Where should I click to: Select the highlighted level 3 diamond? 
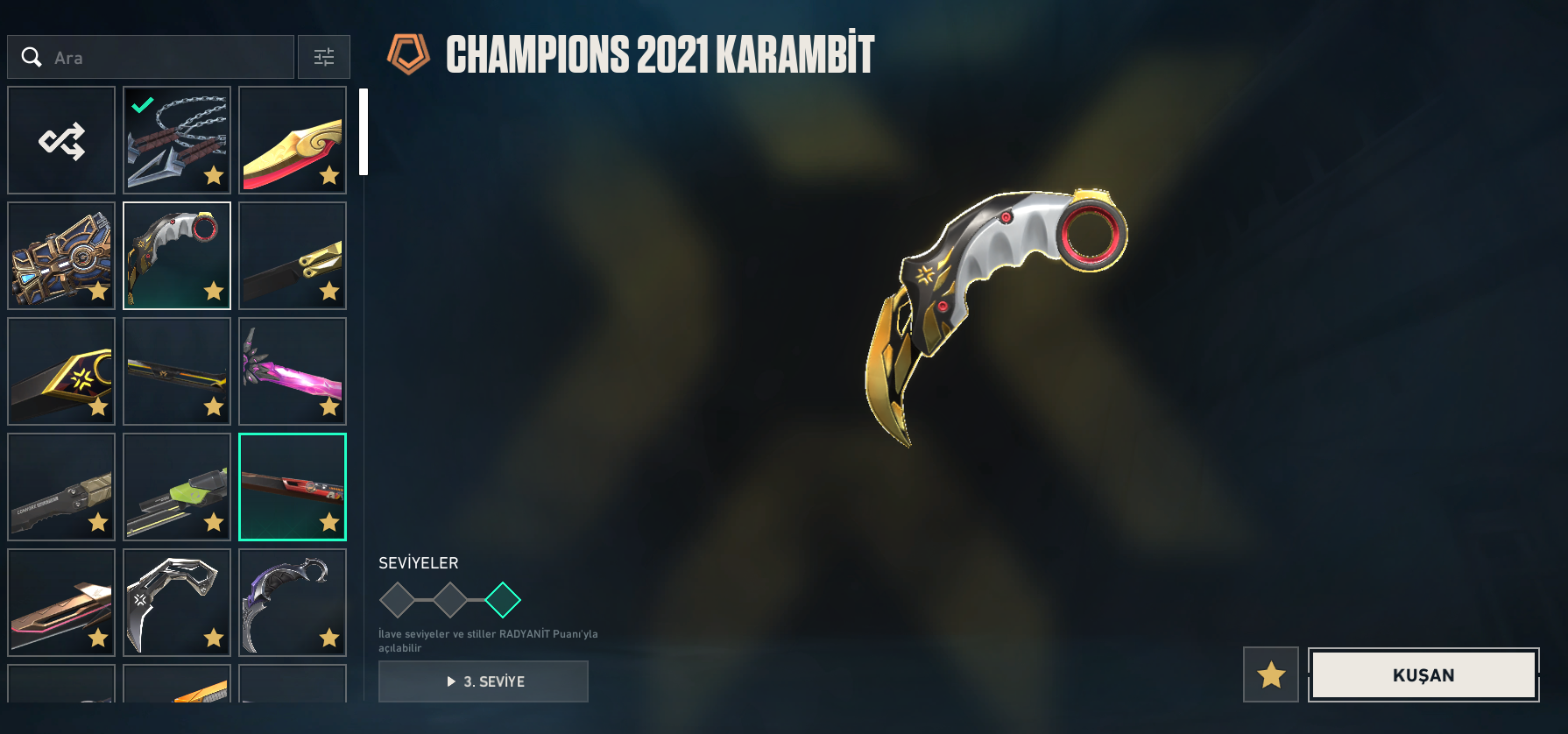pos(503,600)
